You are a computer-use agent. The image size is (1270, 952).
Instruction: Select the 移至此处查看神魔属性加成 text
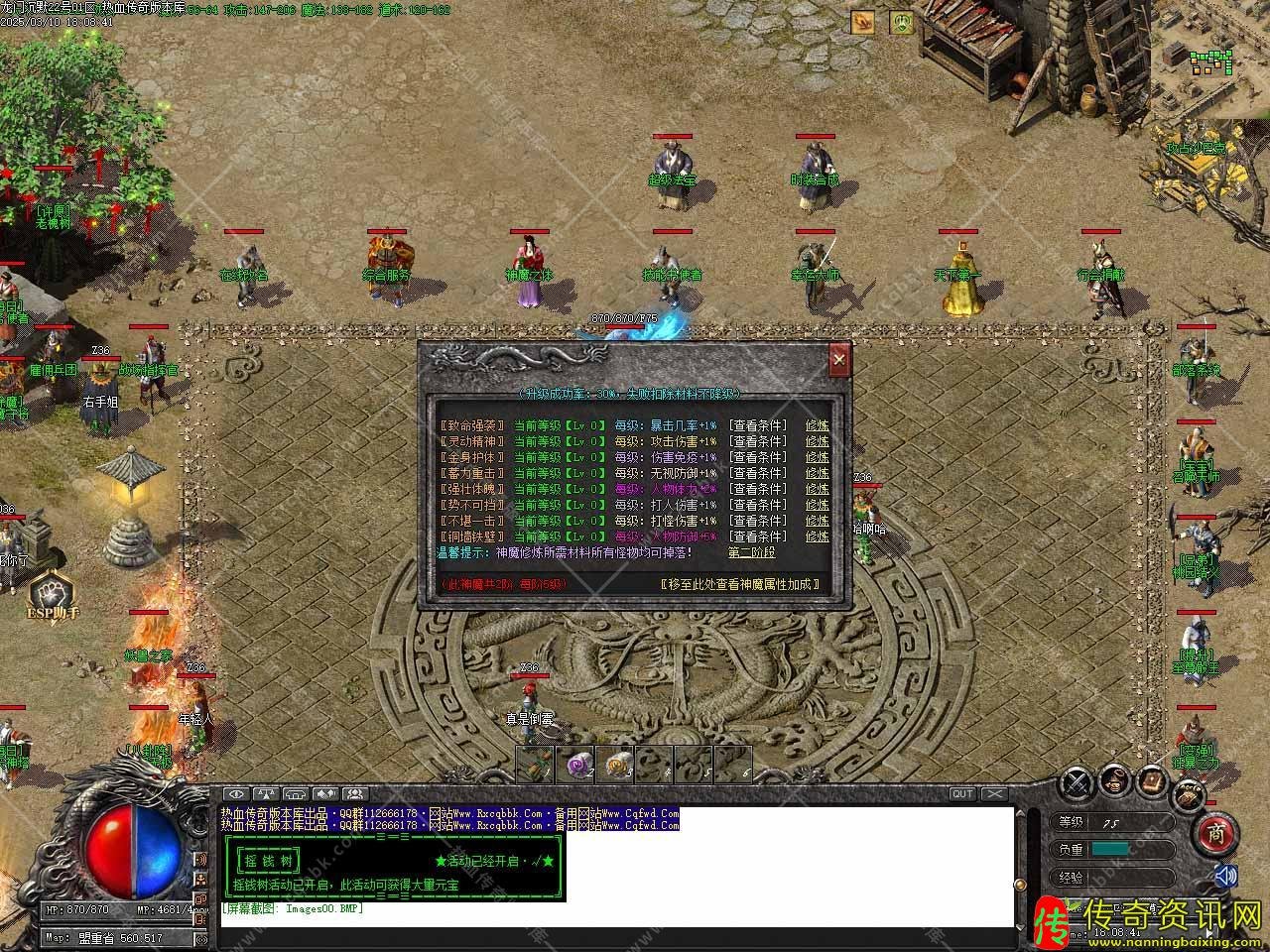743,584
